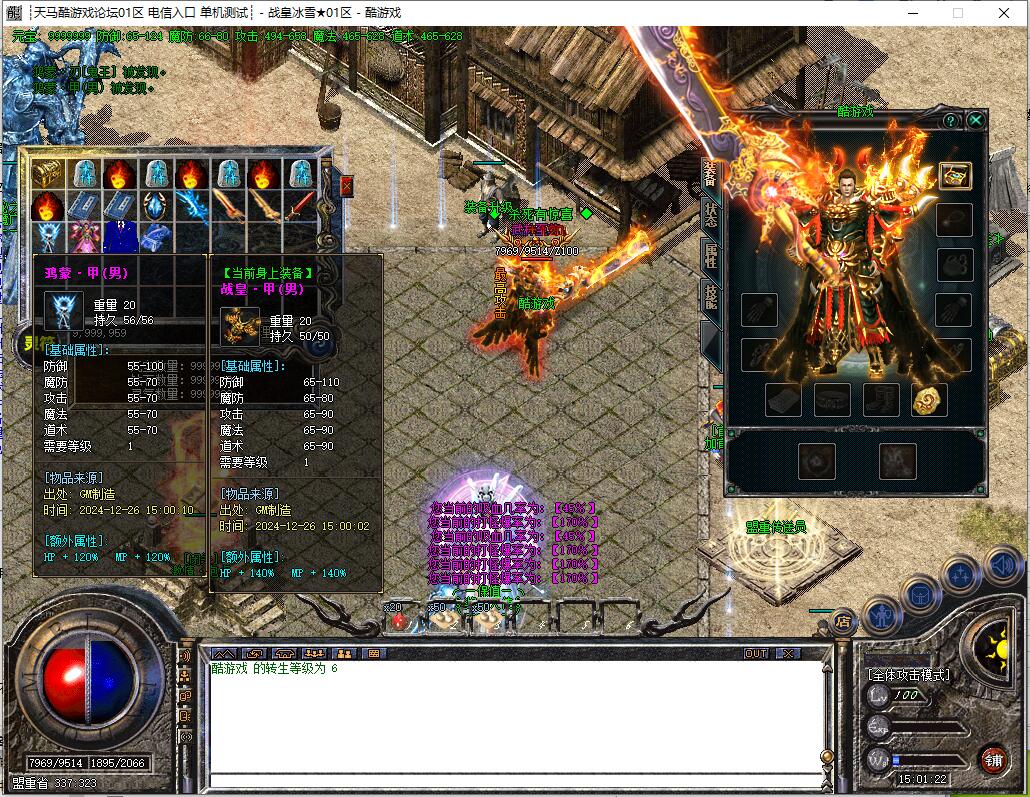
Task: Toggle the 全体攻击模式 attack mode label
Action: click(x=908, y=675)
